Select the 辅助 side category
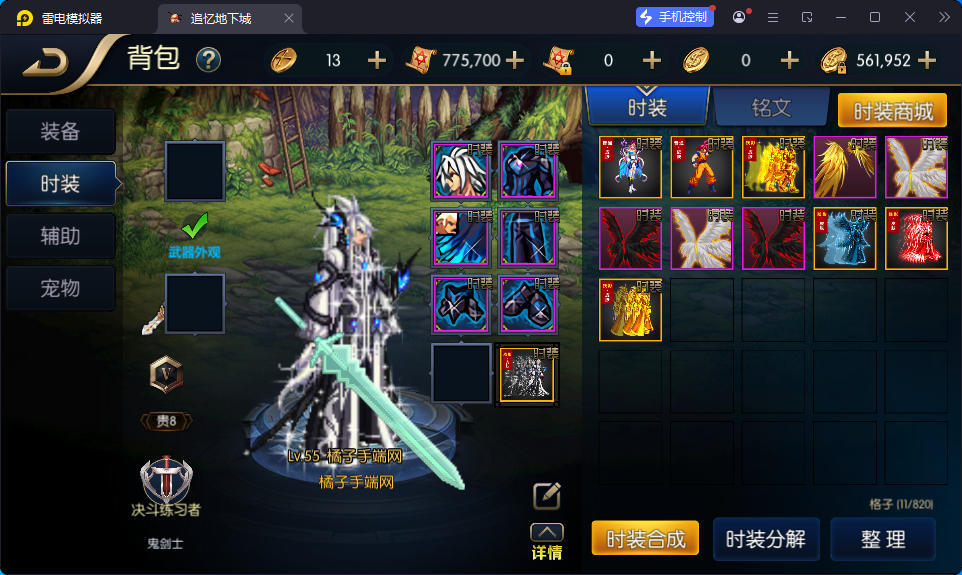The image size is (962, 575). (60, 237)
